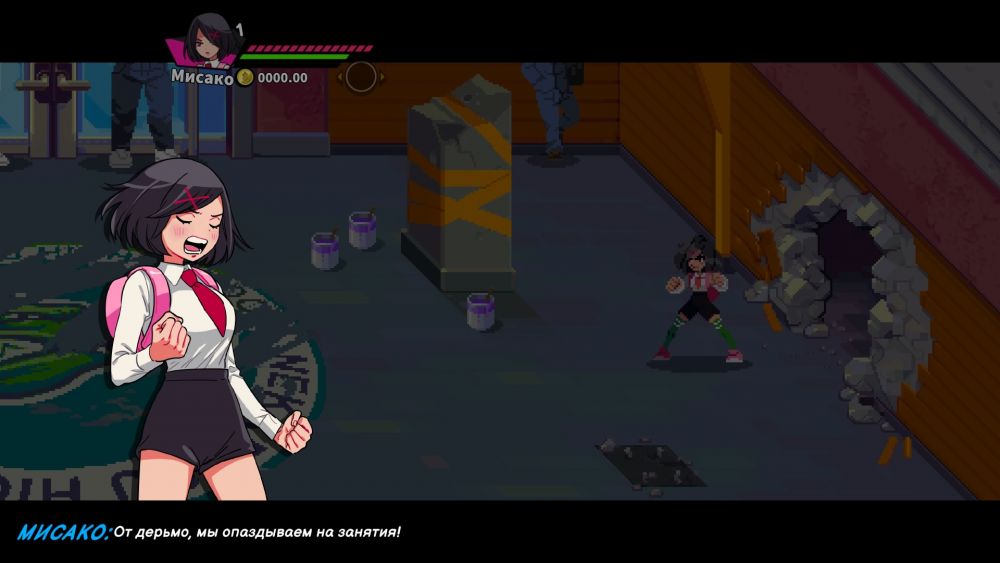1000x563 pixels.
Task: Select the empty circular item slot
Action: [x=360, y=76]
